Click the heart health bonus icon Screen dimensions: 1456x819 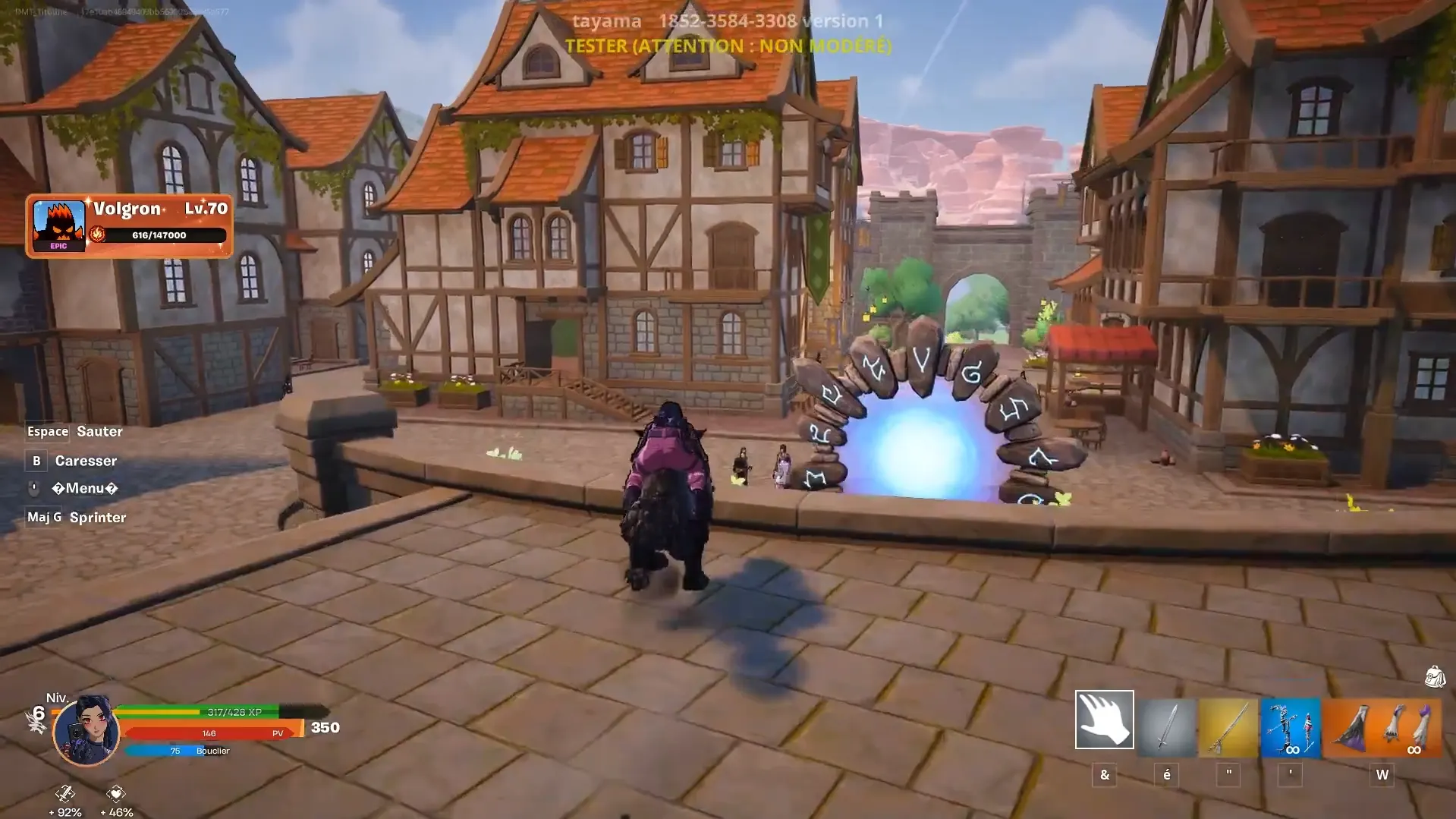[x=115, y=794]
